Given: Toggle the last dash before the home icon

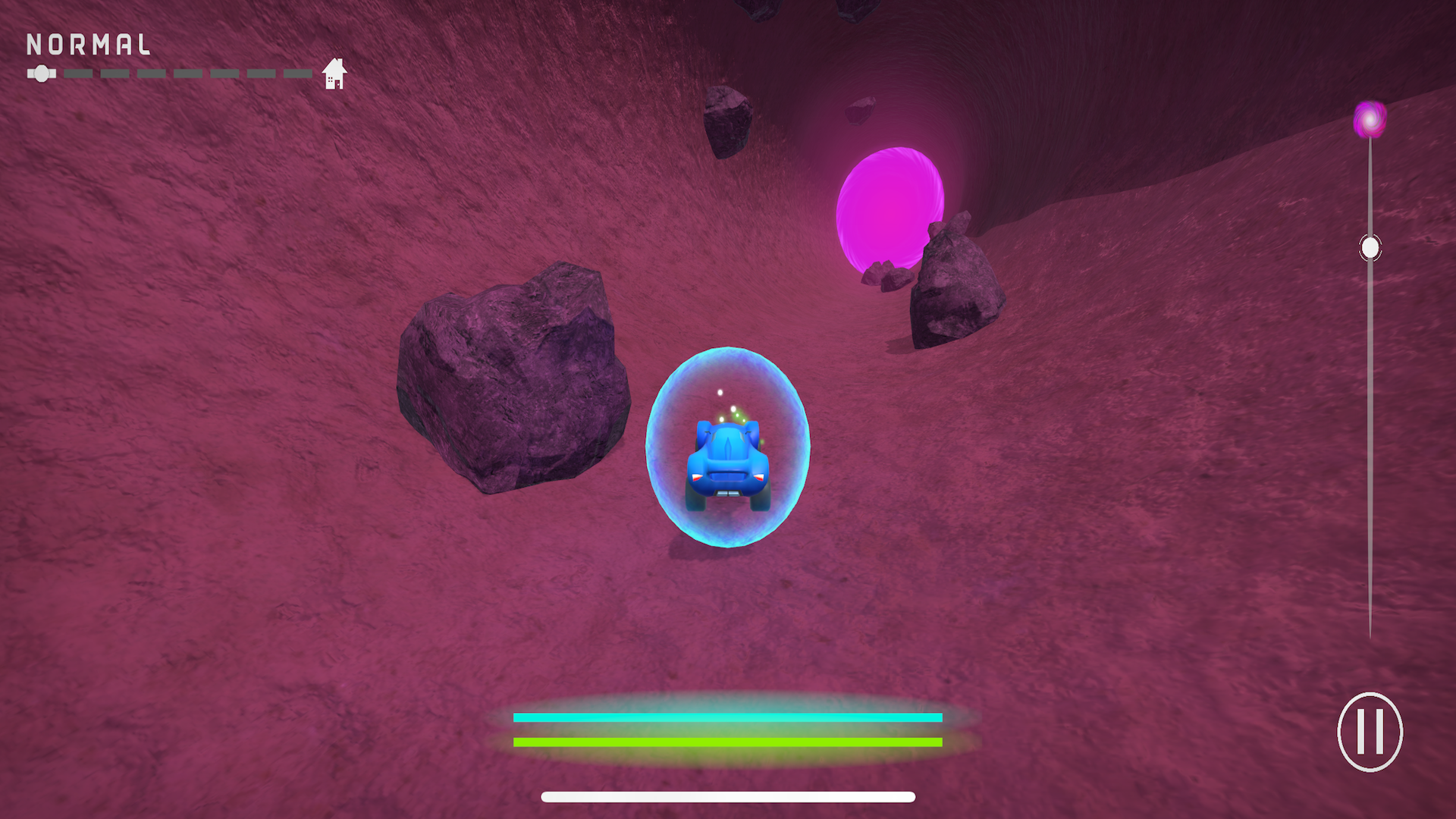Looking at the screenshot, I should (296, 74).
